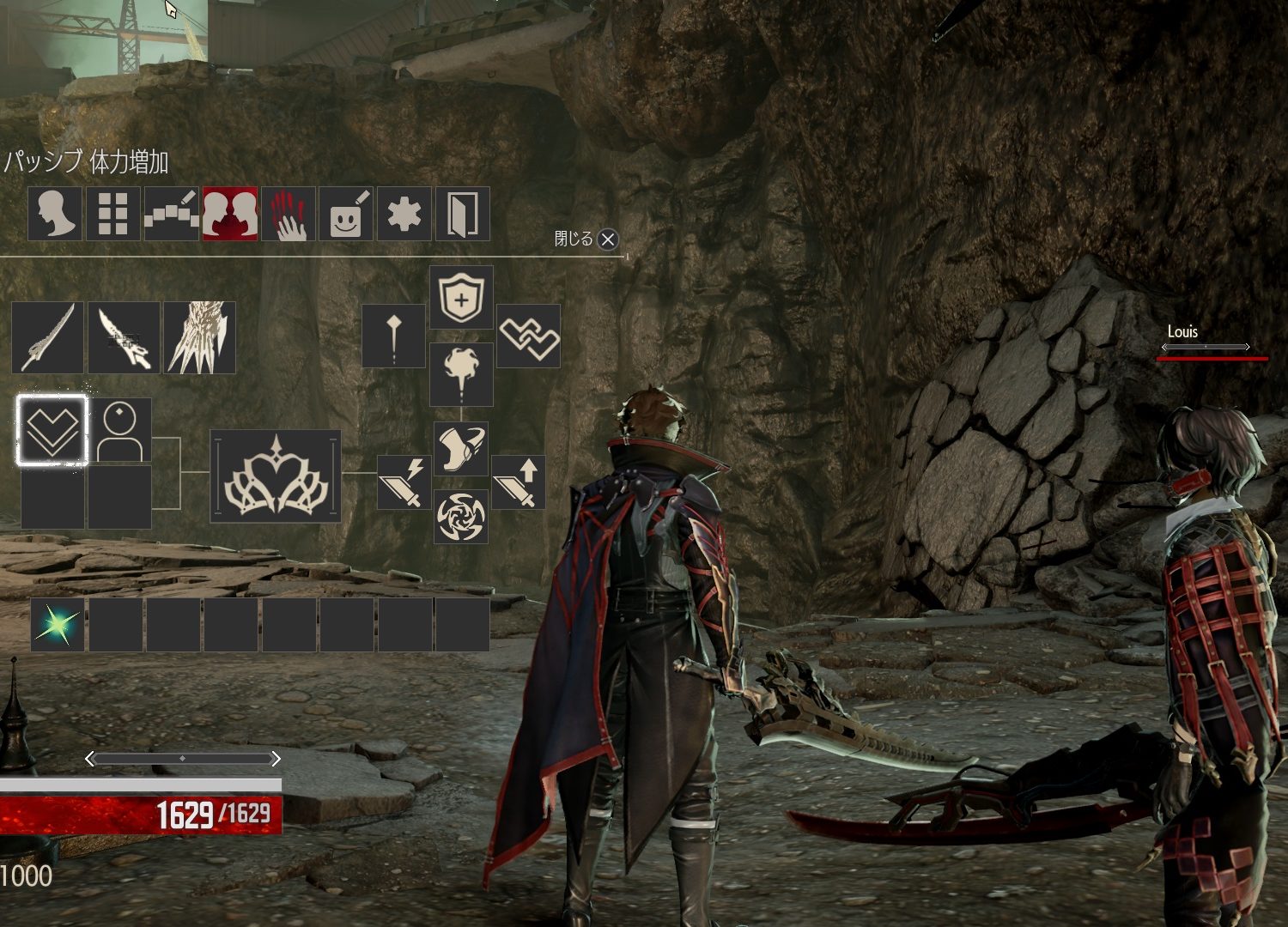Activate the winged boot gift icon
Viewport: 1288px width, 927px height.
(461, 448)
